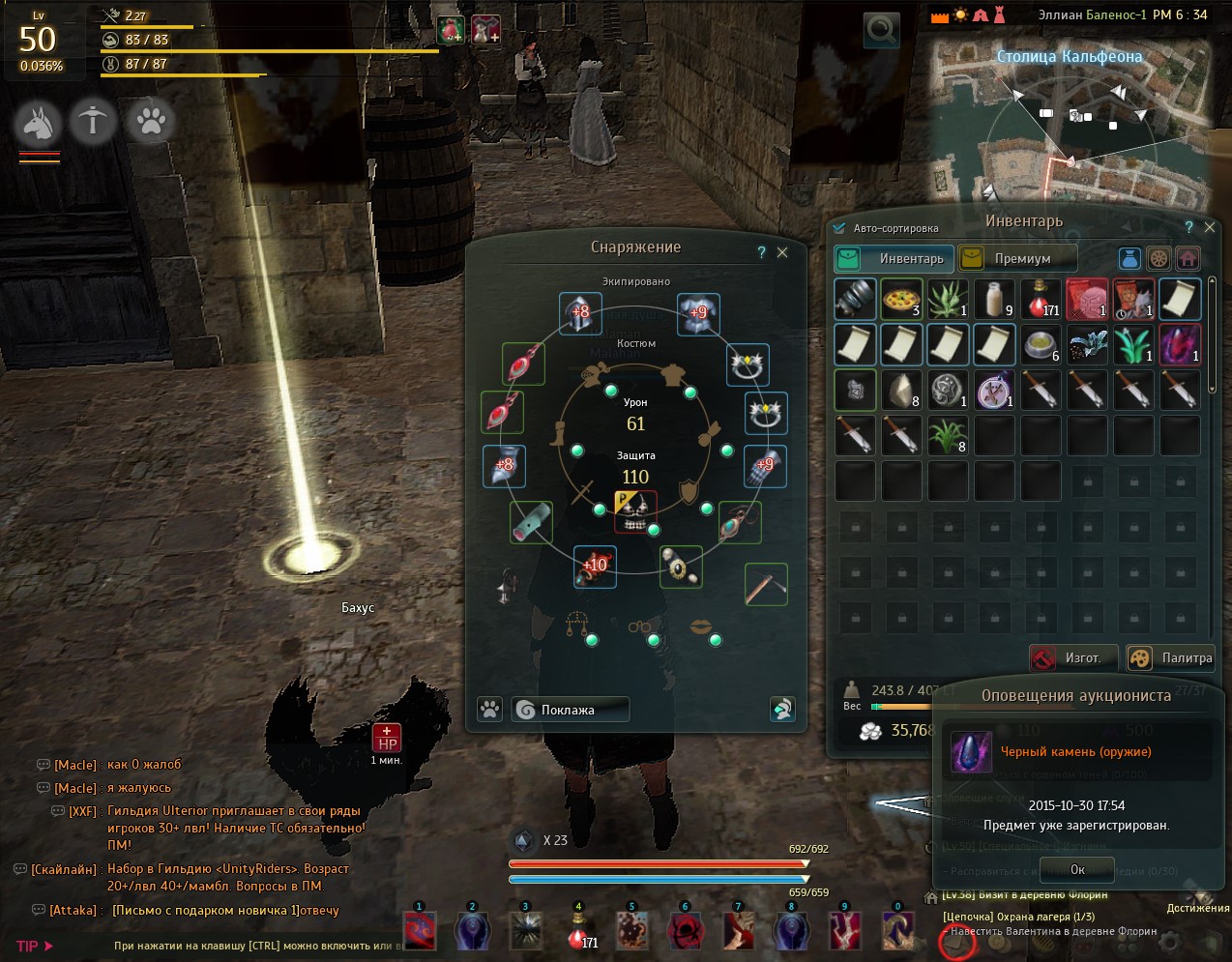Open the Изгот. crafting button
This screenshot has width=1232, height=962.
coord(1072,657)
